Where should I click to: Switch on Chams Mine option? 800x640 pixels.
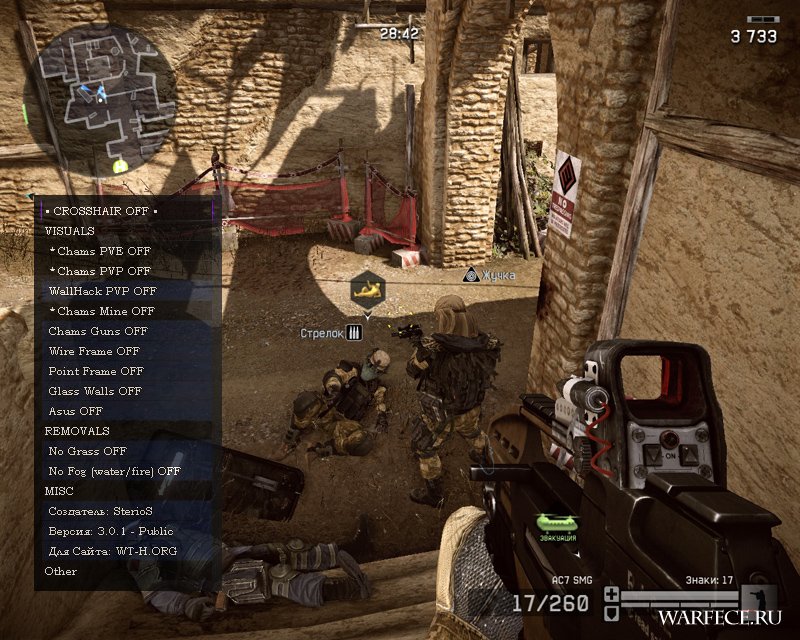point(102,311)
